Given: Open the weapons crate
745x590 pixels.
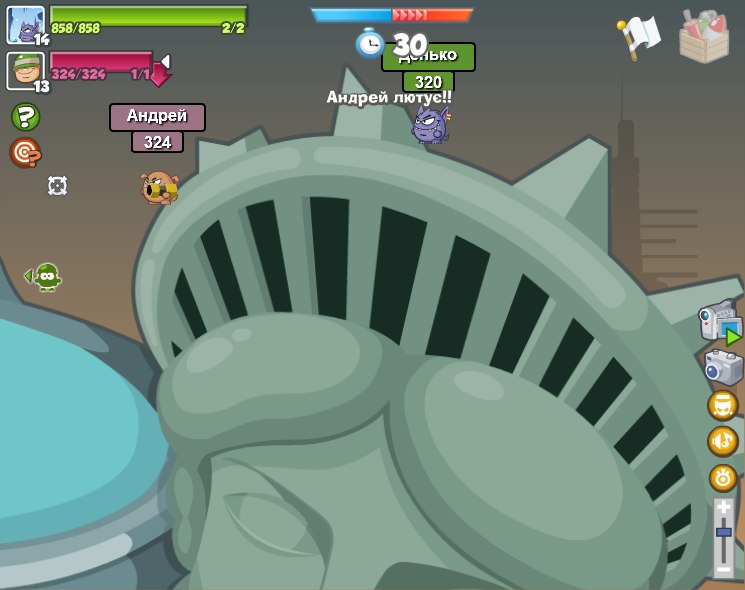Looking at the screenshot, I should coord(703,36).
